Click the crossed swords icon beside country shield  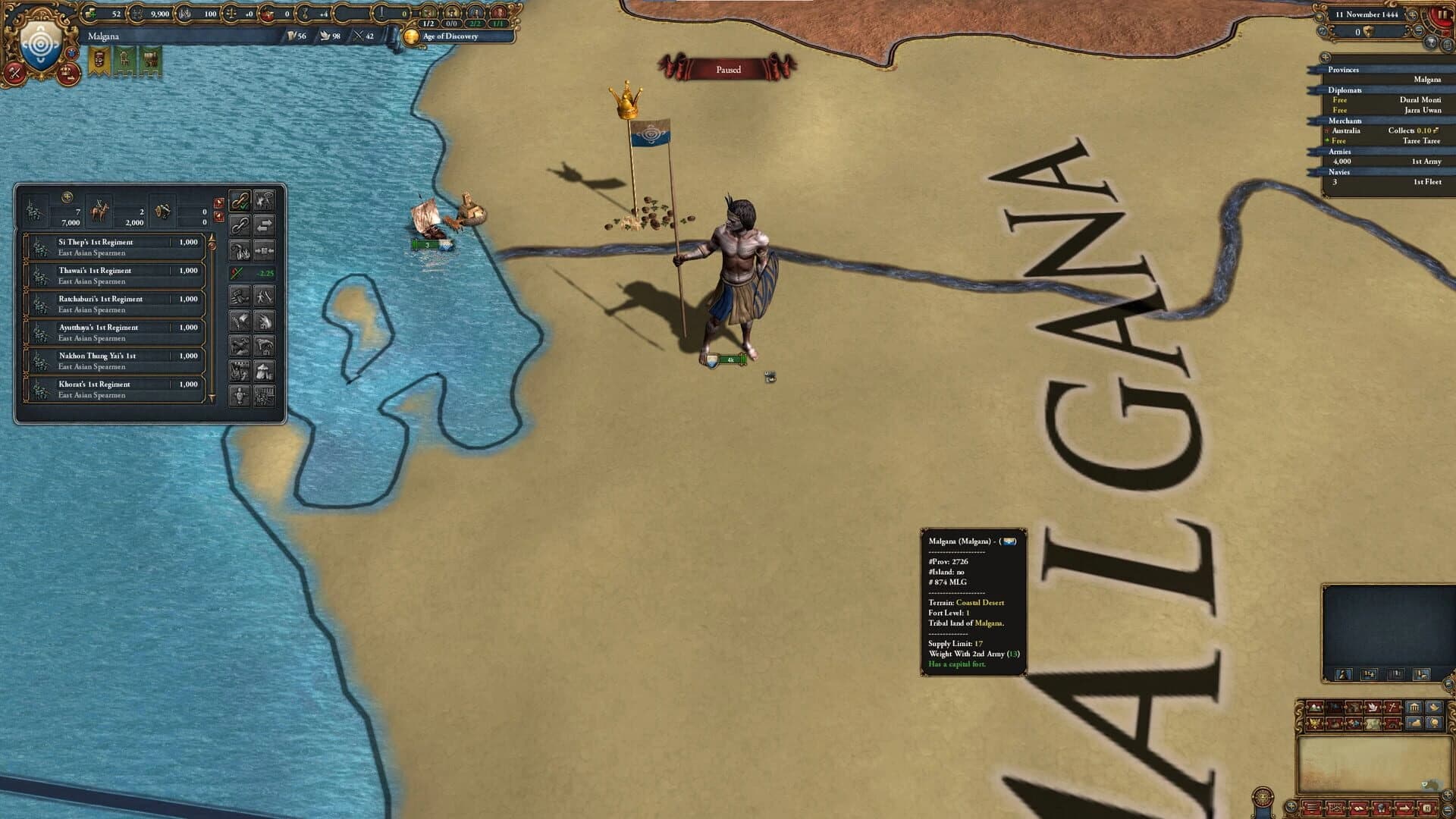pos(13,74)
